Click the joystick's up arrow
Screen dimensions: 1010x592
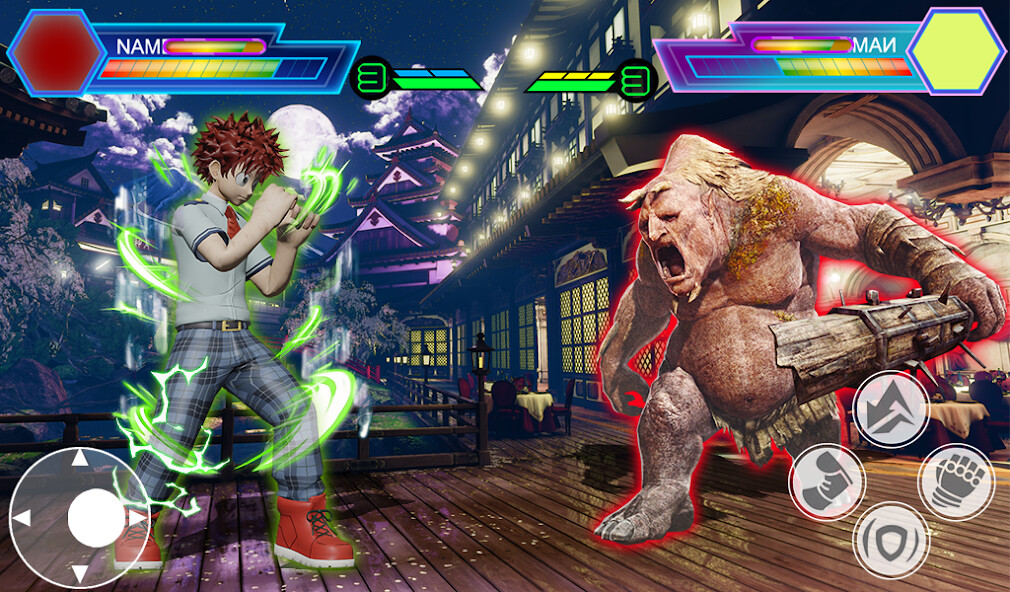[x=79, y=460]
